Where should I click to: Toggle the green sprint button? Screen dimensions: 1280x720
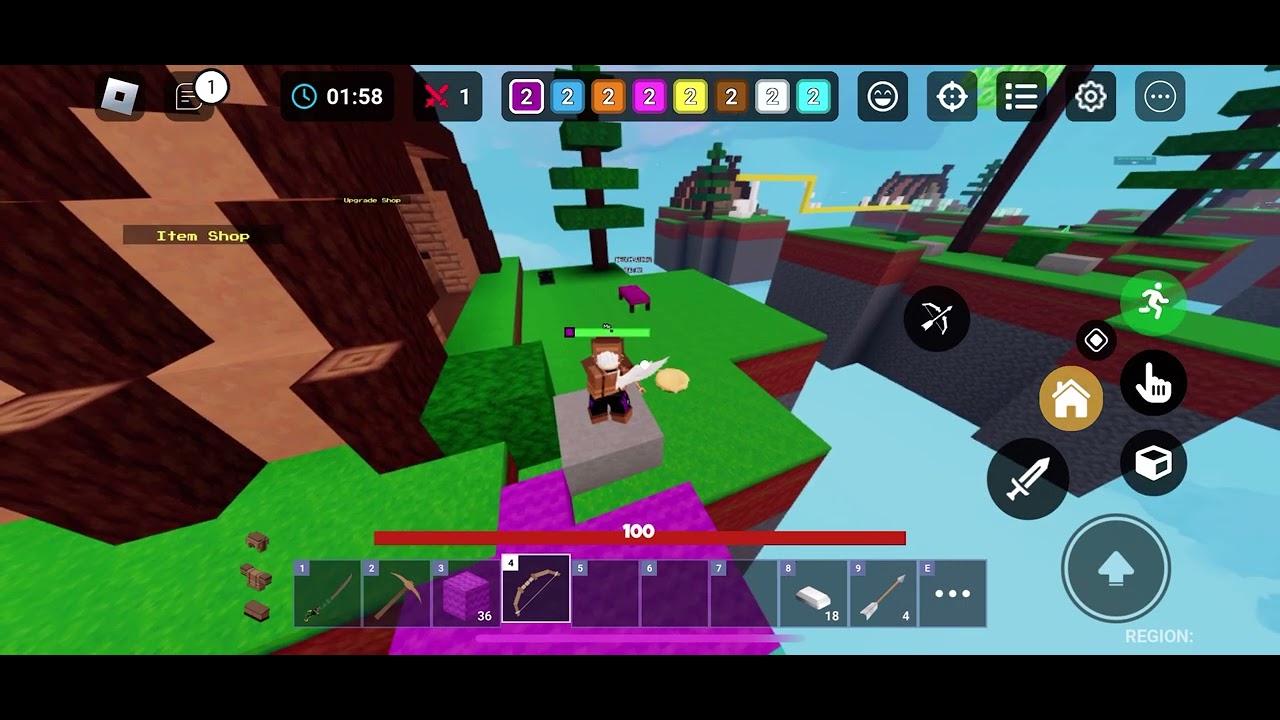[x=1153, y=300]
